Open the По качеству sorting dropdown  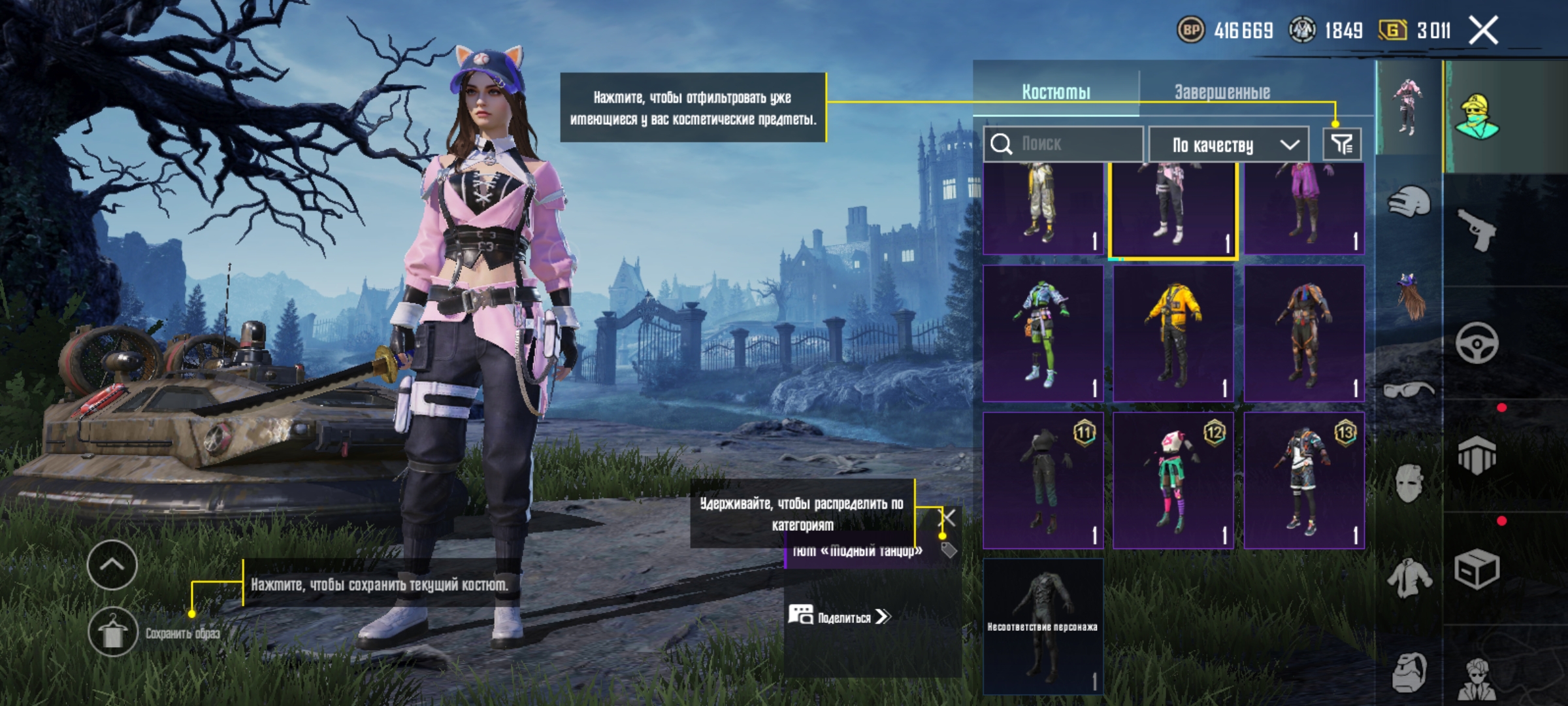pyautogui.click(x=1228, y=144)
